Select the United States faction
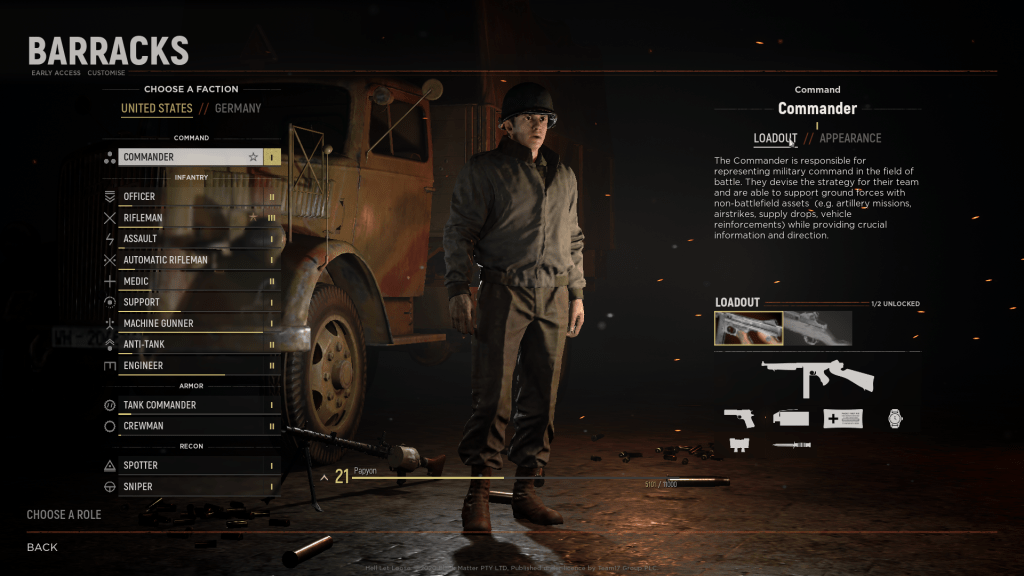Viewport: 1024px width, 576px height. (x=157, y=108)
